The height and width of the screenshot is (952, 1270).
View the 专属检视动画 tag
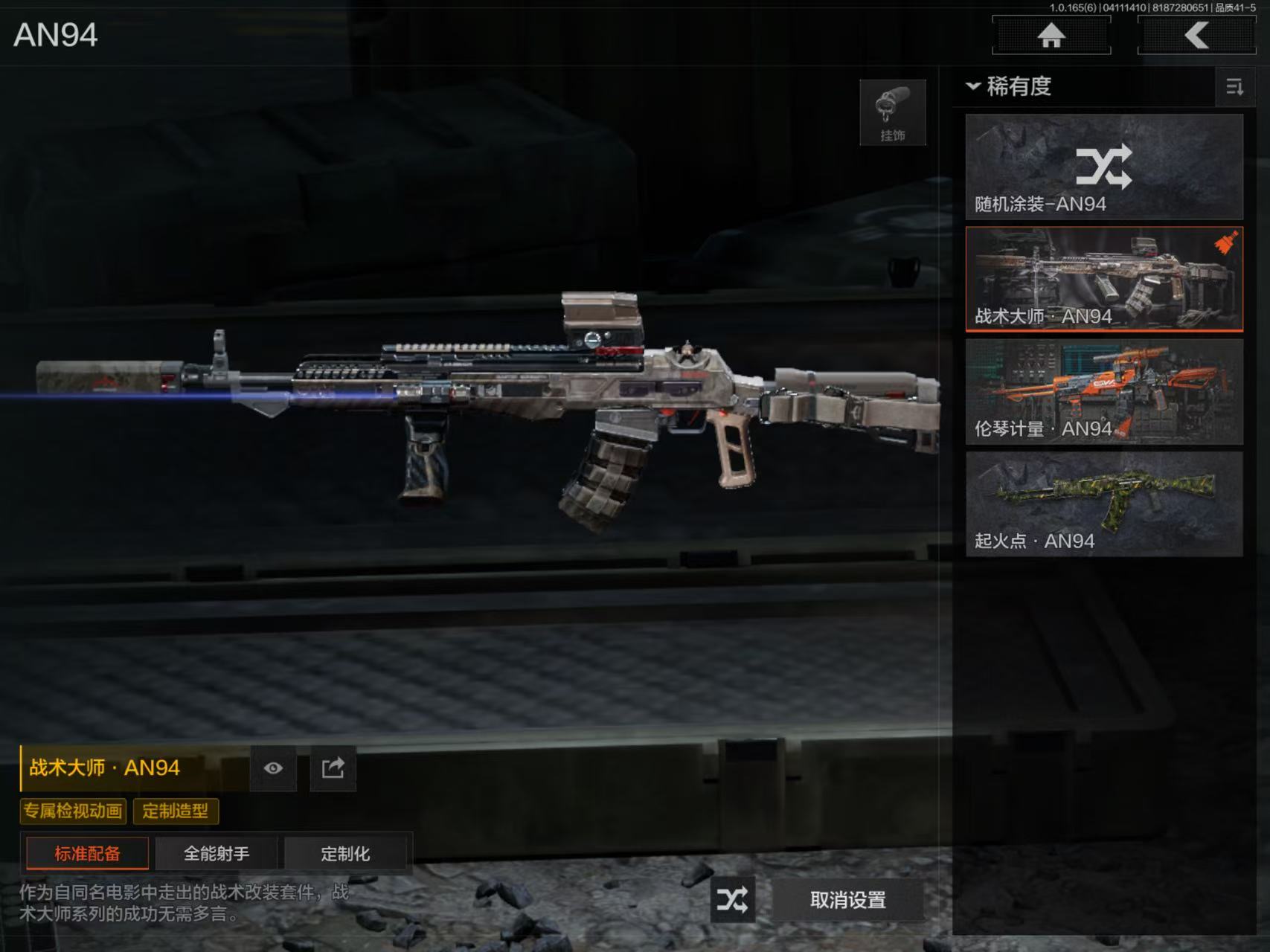pyautogui.click(x=73, y=811)
